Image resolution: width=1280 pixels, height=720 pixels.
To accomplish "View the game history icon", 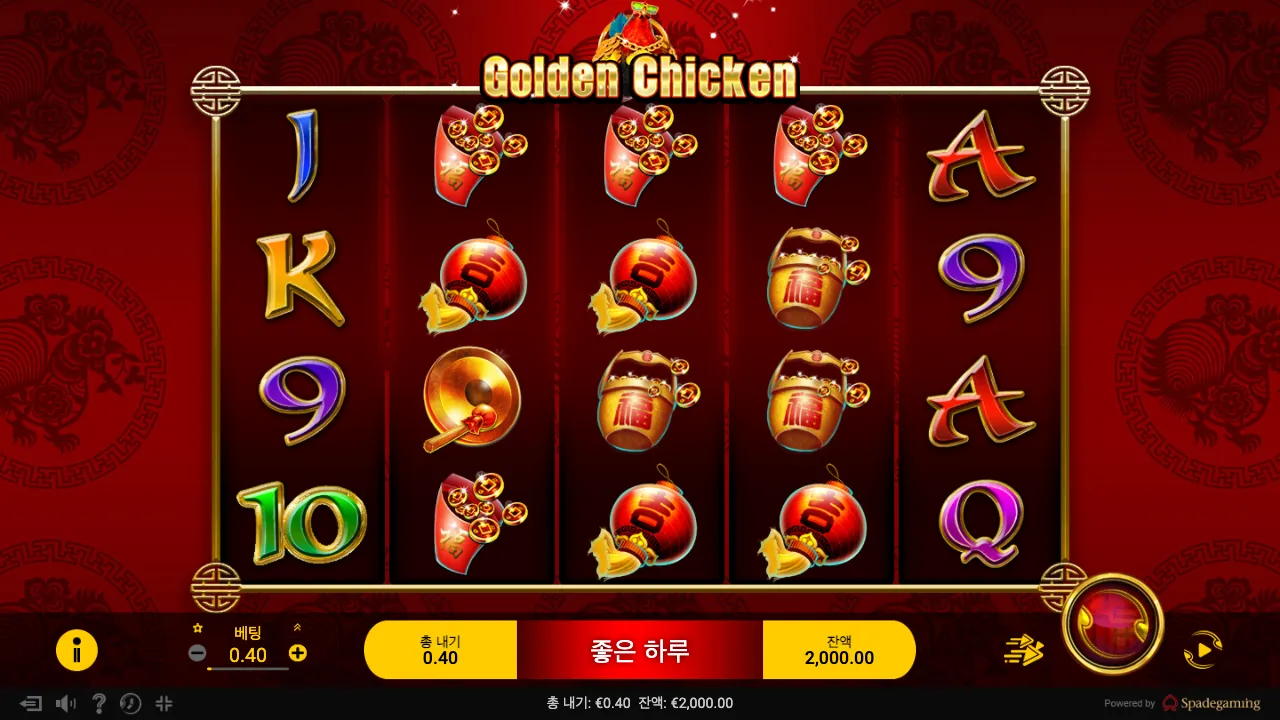I will point(130,703).
